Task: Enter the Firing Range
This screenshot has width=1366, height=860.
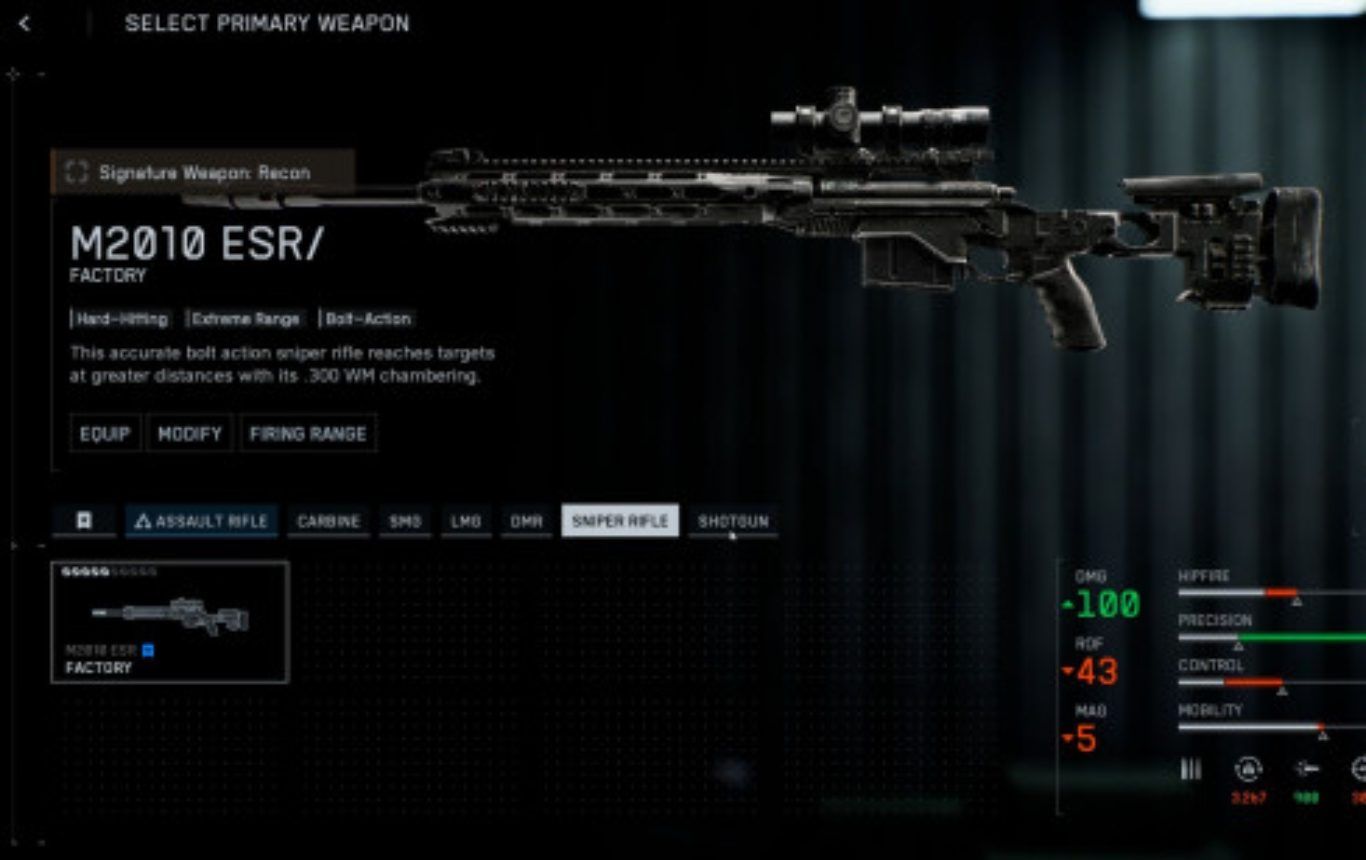Action: click(x=308, y=434)
